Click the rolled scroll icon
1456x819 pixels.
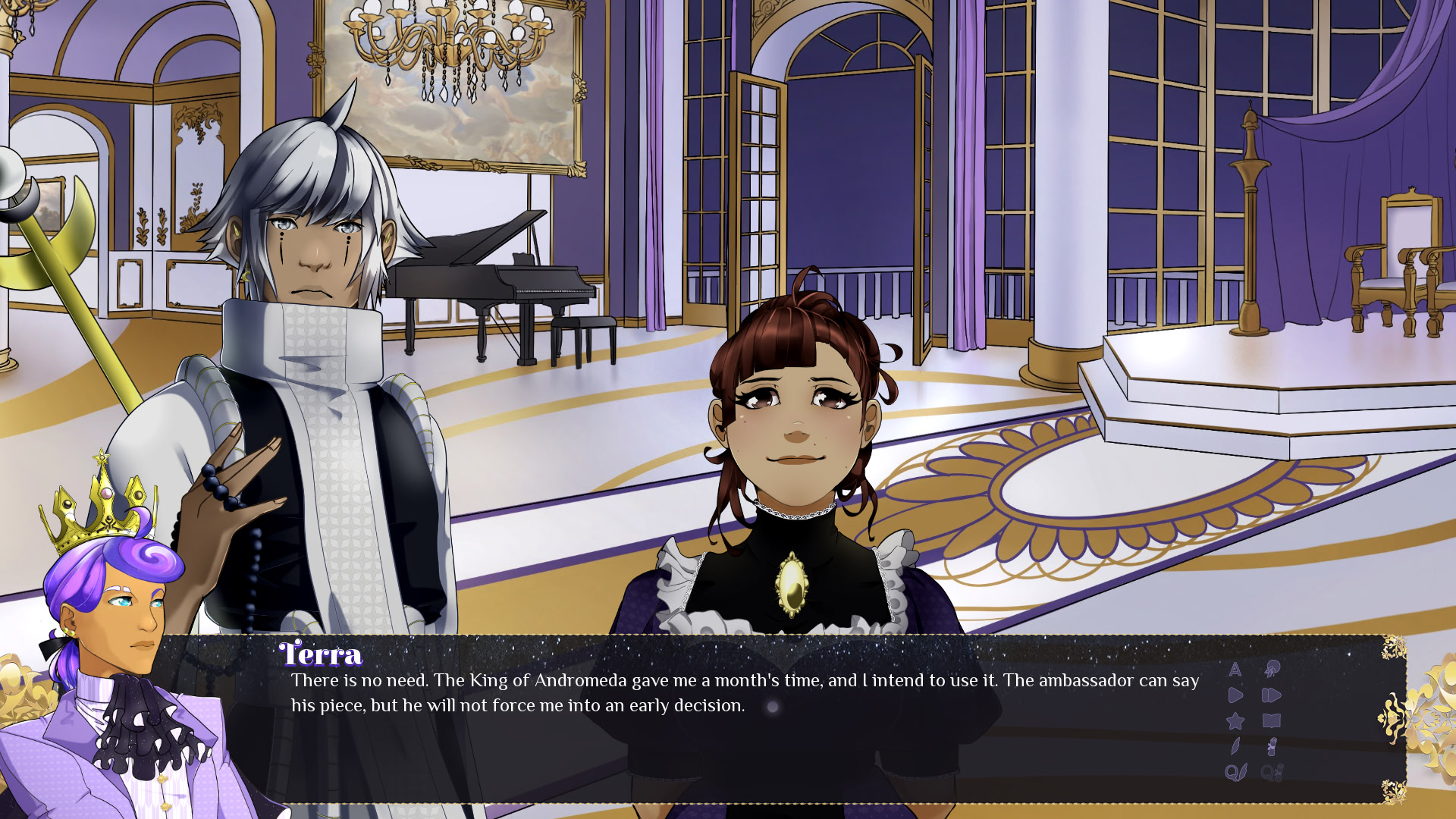tap(1272, 747)
